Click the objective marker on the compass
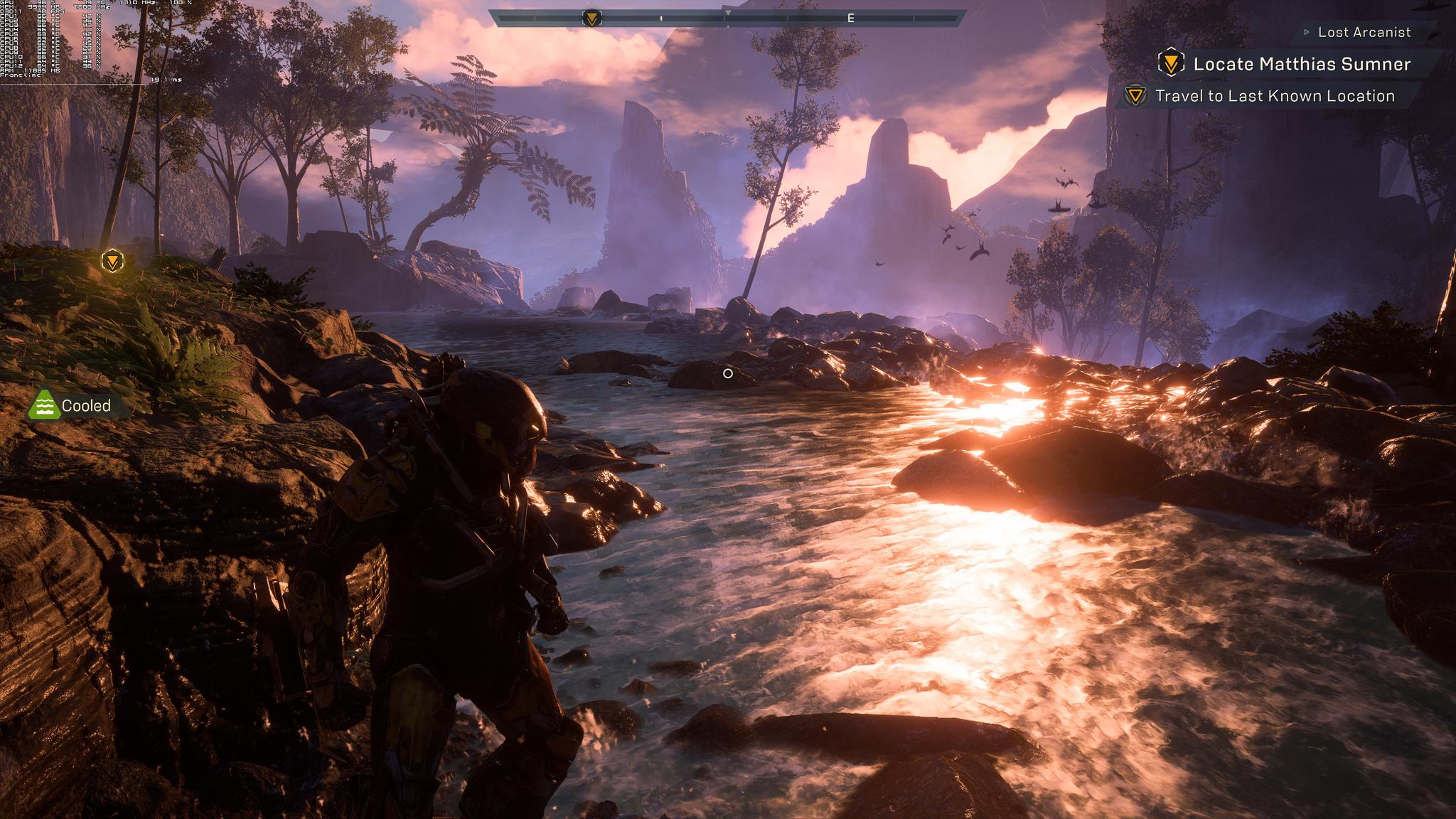Image resolution: width=1456 pixels, height=819 pixels. pyautogui.click(x=591, y=18)
